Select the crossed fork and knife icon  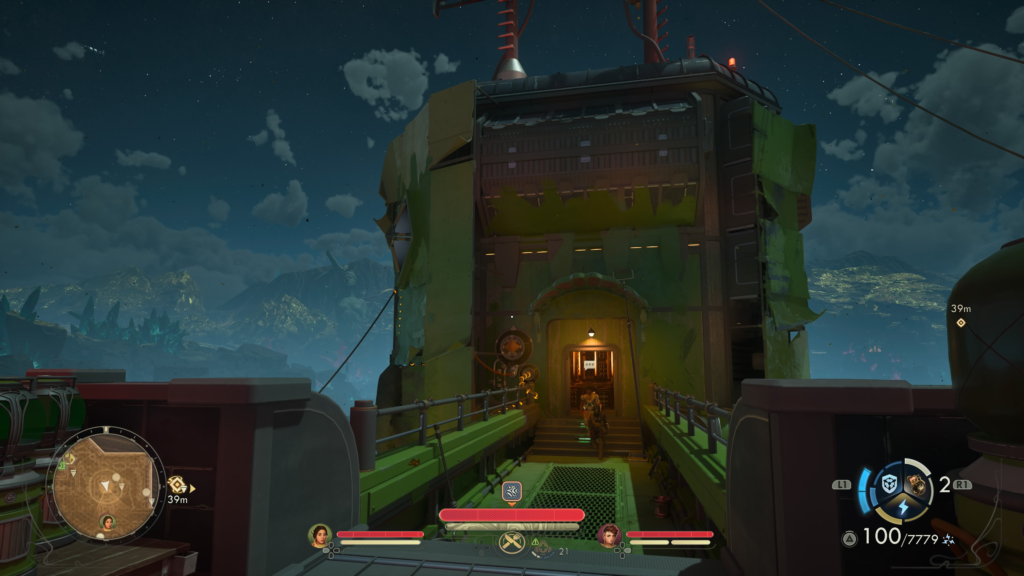(x=511, y=543)
